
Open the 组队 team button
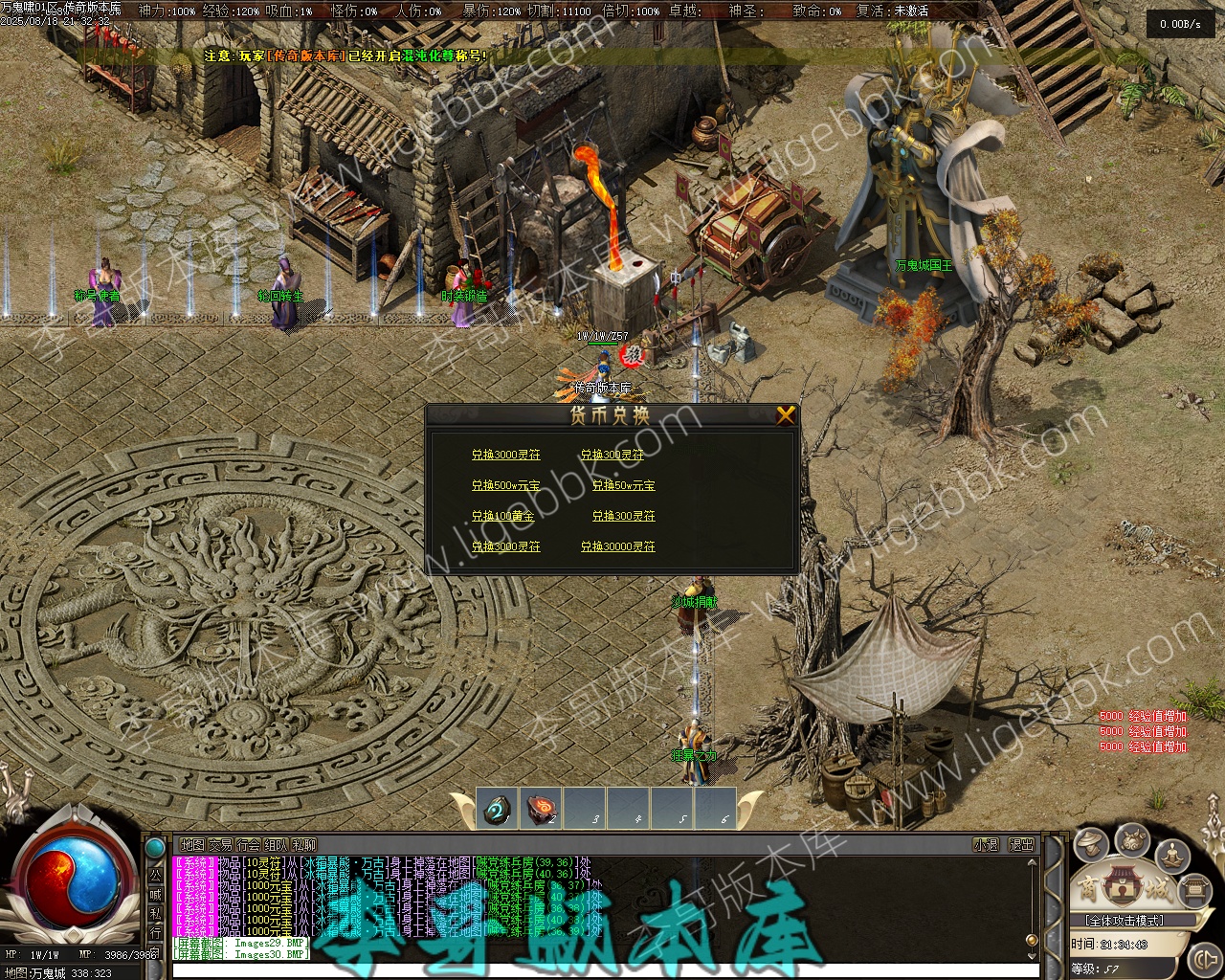coord(276,845)
